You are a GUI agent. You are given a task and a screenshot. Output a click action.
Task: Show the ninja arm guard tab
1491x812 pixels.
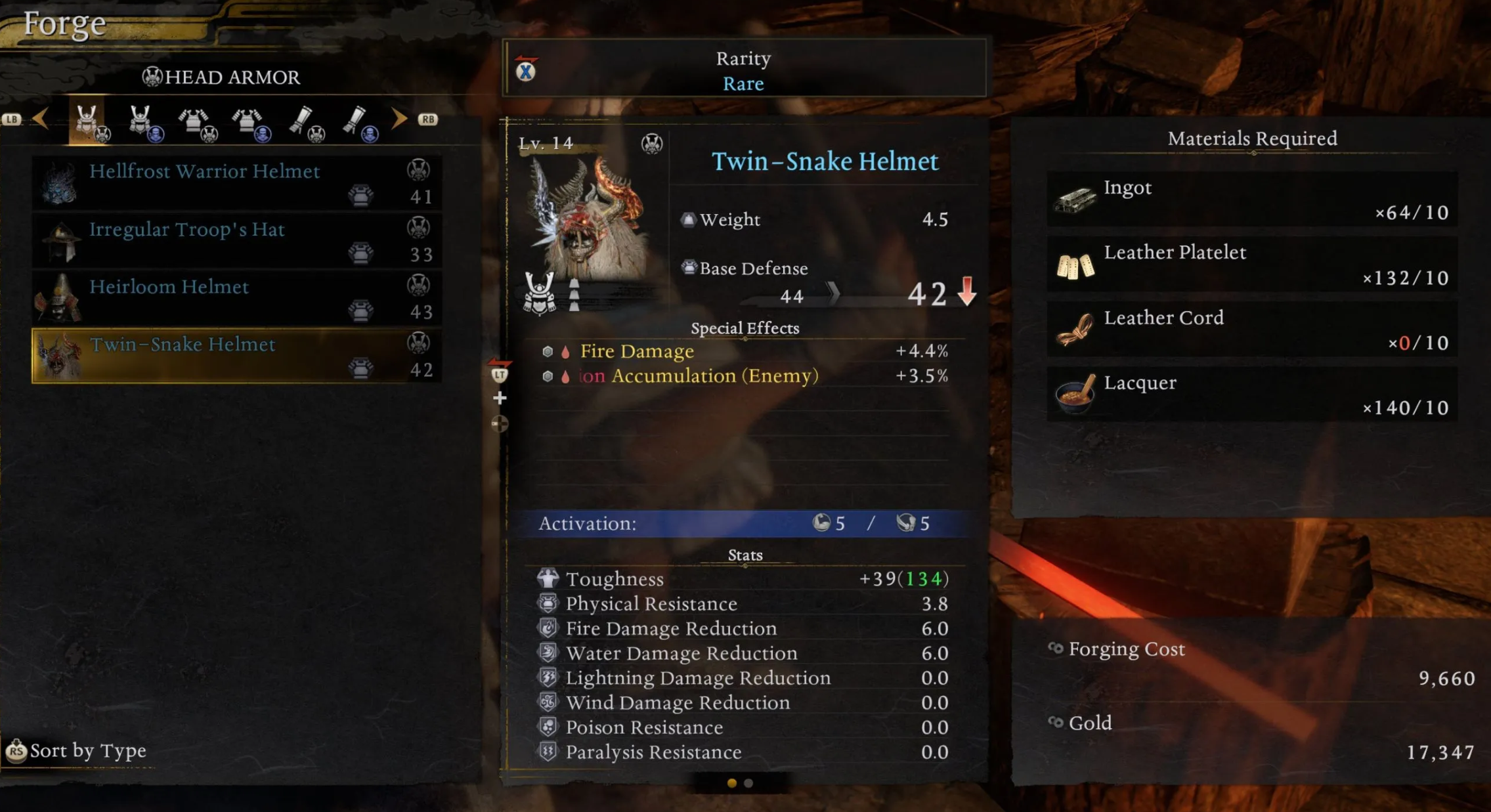[x=358, y=121]
